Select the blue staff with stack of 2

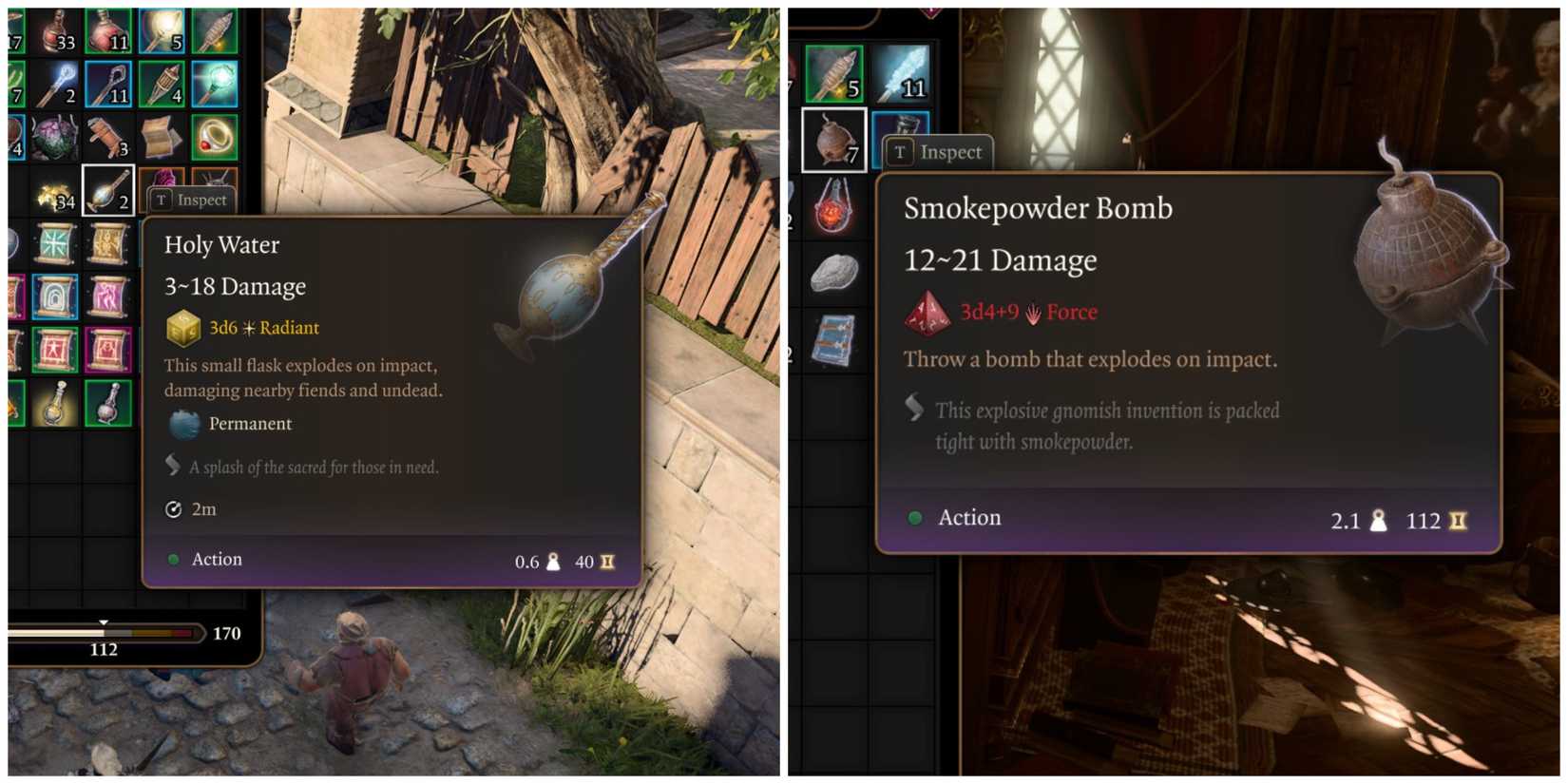[x=53, y=85]
